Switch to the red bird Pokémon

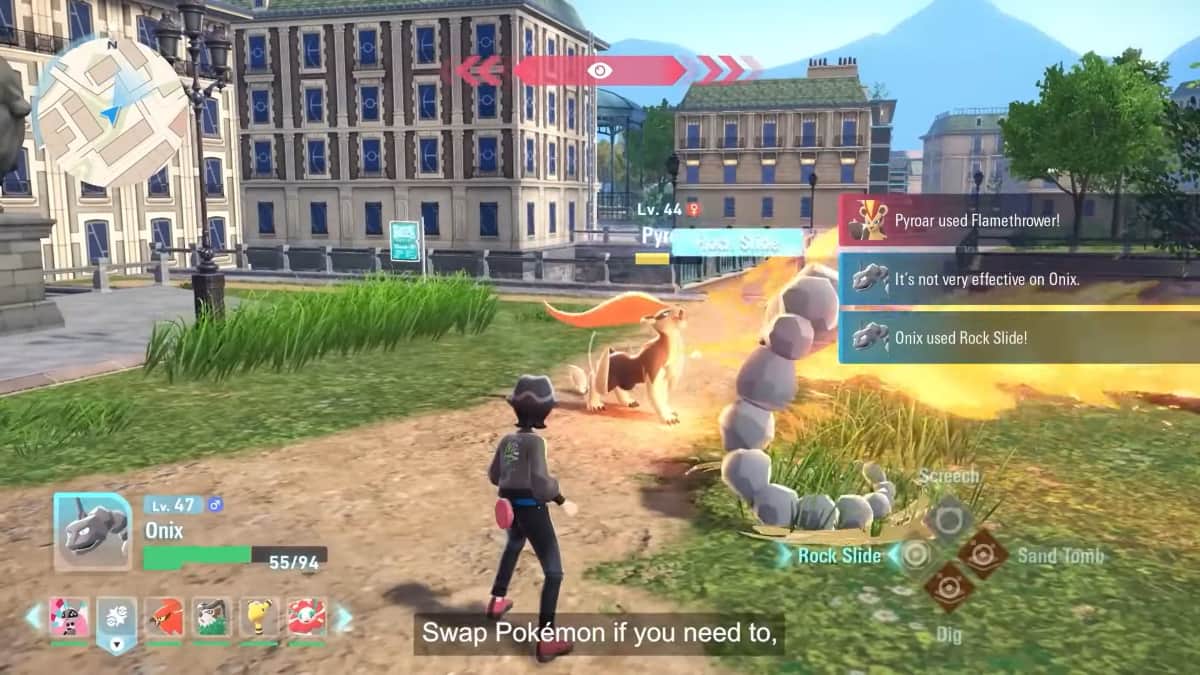(x=164, y=617)
